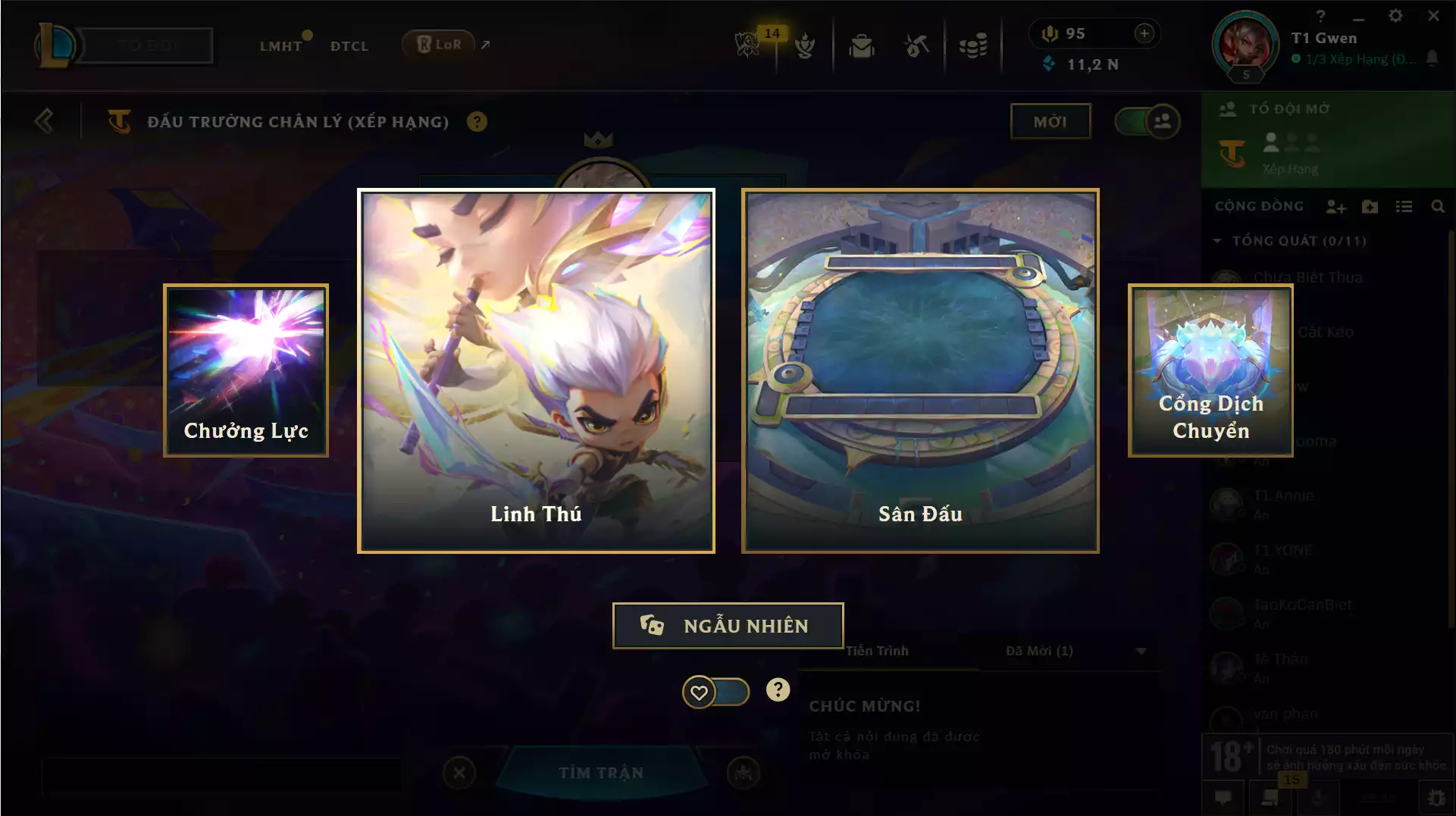Click the MỜI invite button
Viewport: 1456px width, 816px height.
pyautogui.click(x=1051, y=120)
